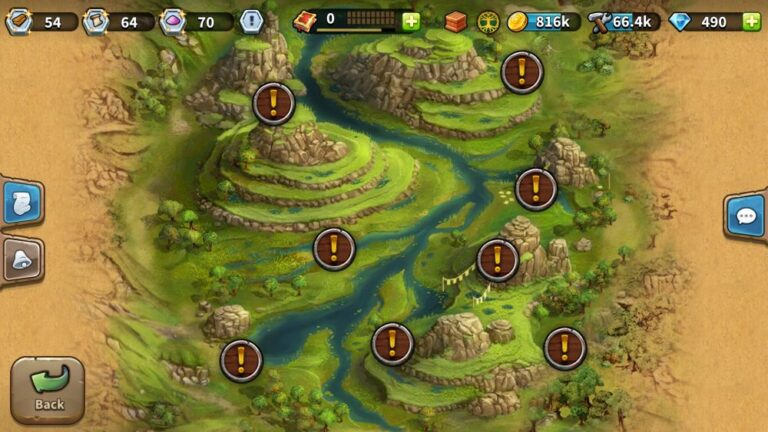
Task: Open the chat speech bubble panel
Action: point(745,216)
